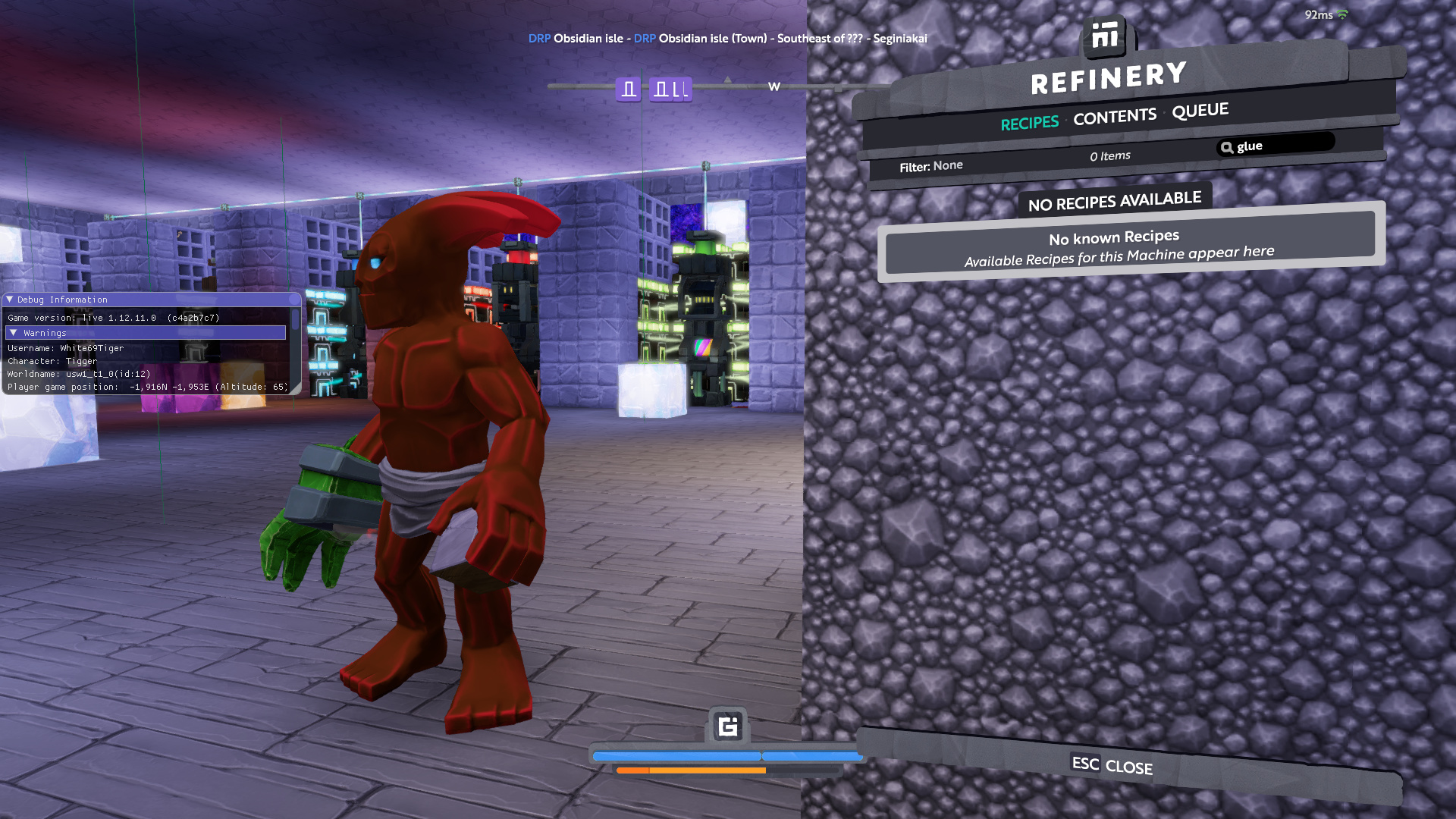Viewport: 1456px width, 819px height.
Task: Close the Refinery panel
Action: click(1112, 766)
